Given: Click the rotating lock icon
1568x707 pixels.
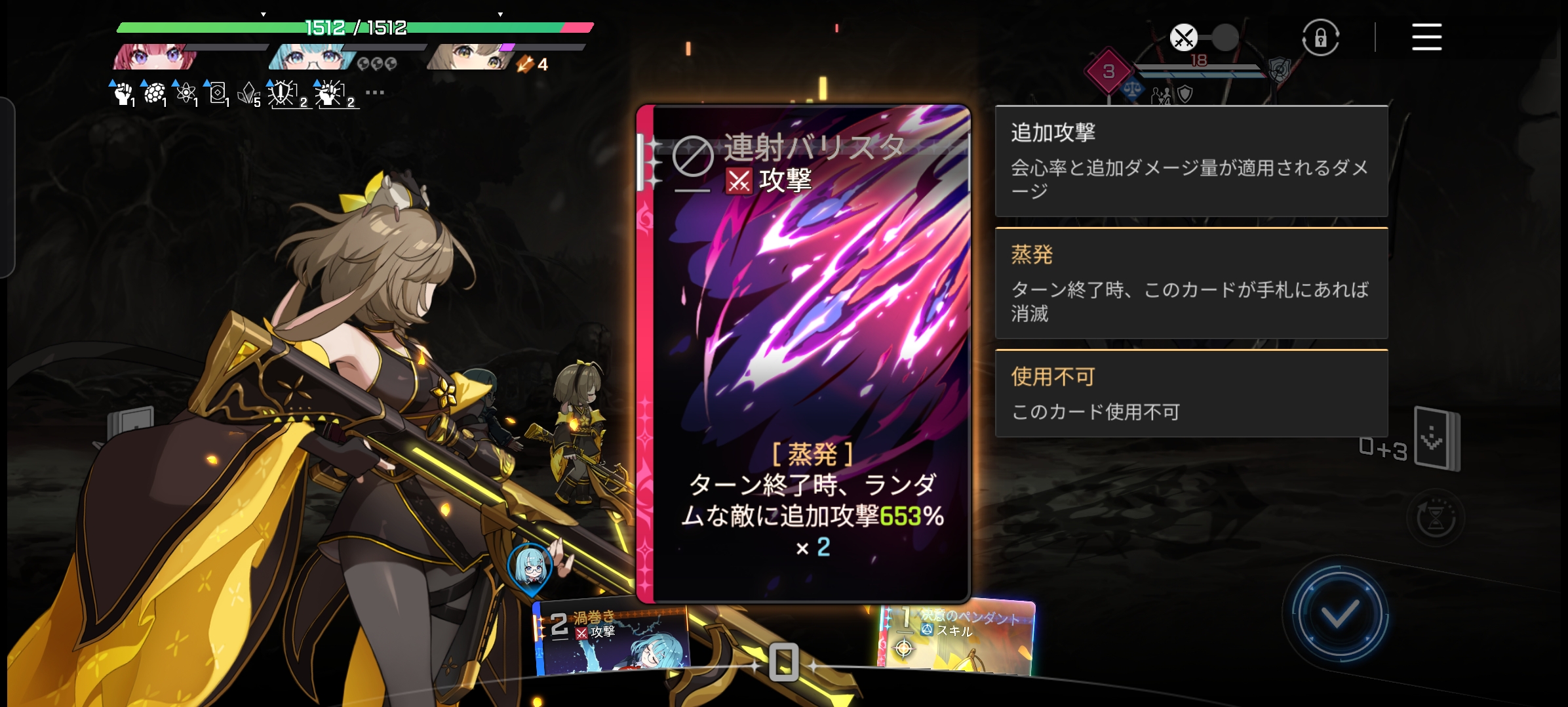Looking at the screenshot, I should click(x=1320, y=37).
